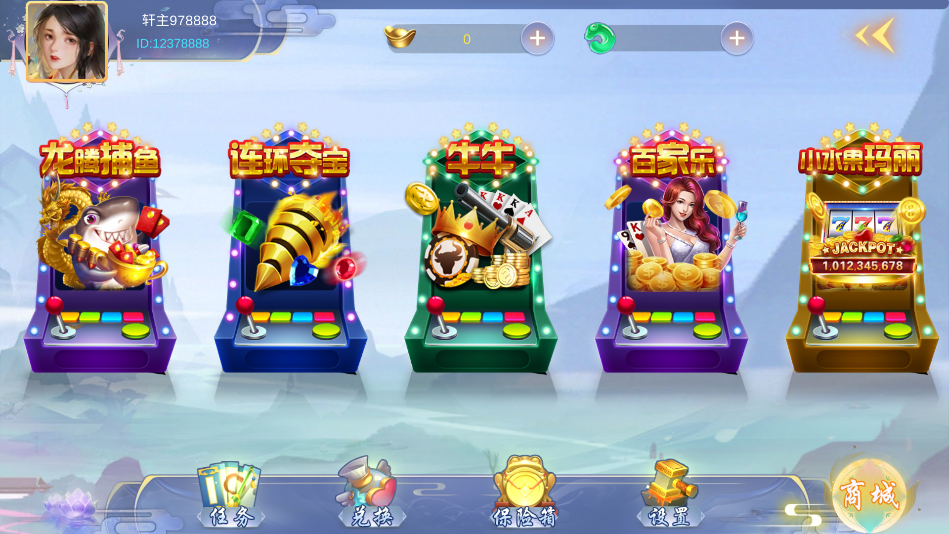Click the player avatar portrait

66,41
